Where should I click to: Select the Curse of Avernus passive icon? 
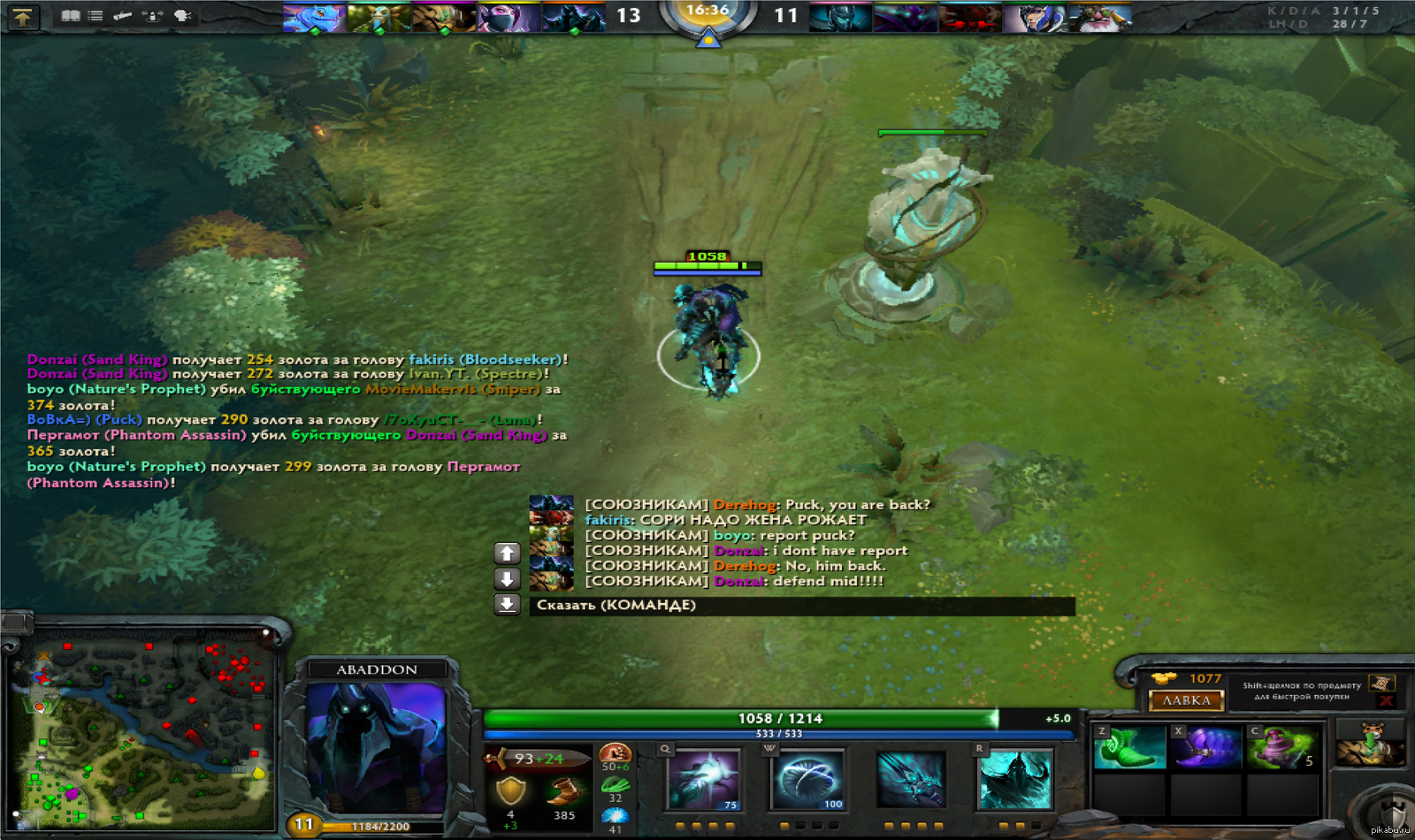pyautogui.click(x=911, y=779)
